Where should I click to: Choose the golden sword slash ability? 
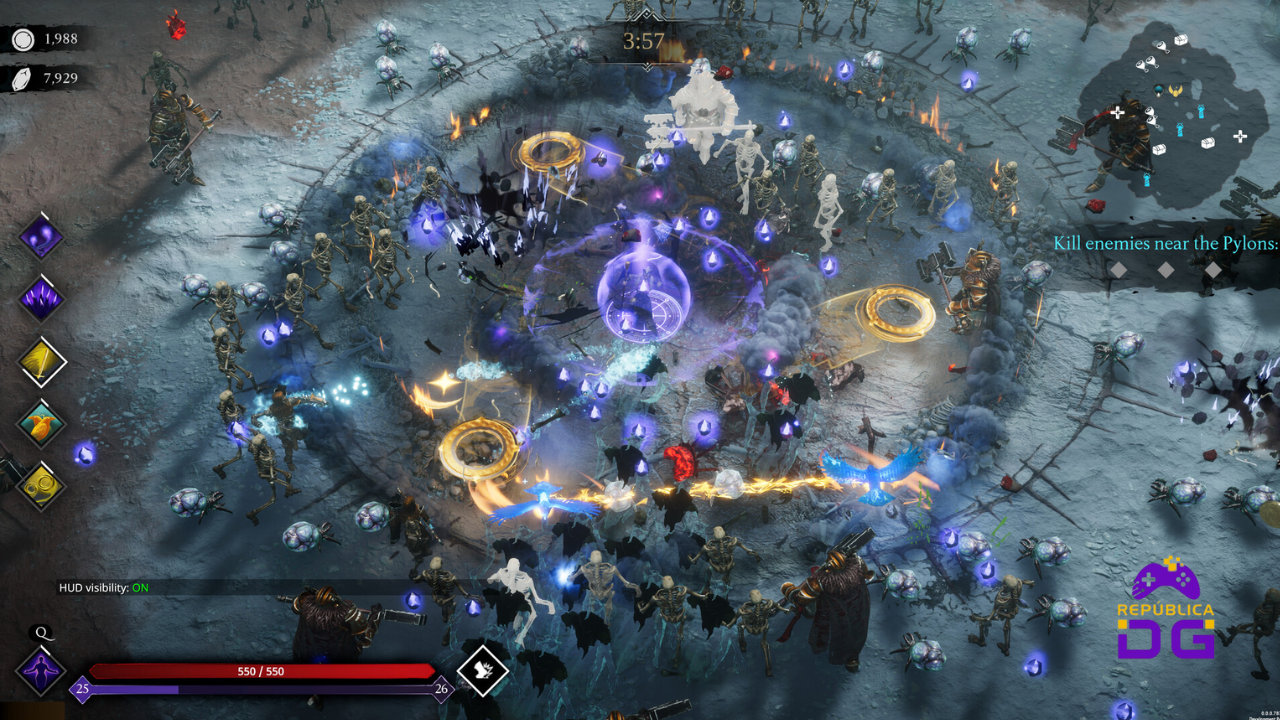tap(42, 361)
